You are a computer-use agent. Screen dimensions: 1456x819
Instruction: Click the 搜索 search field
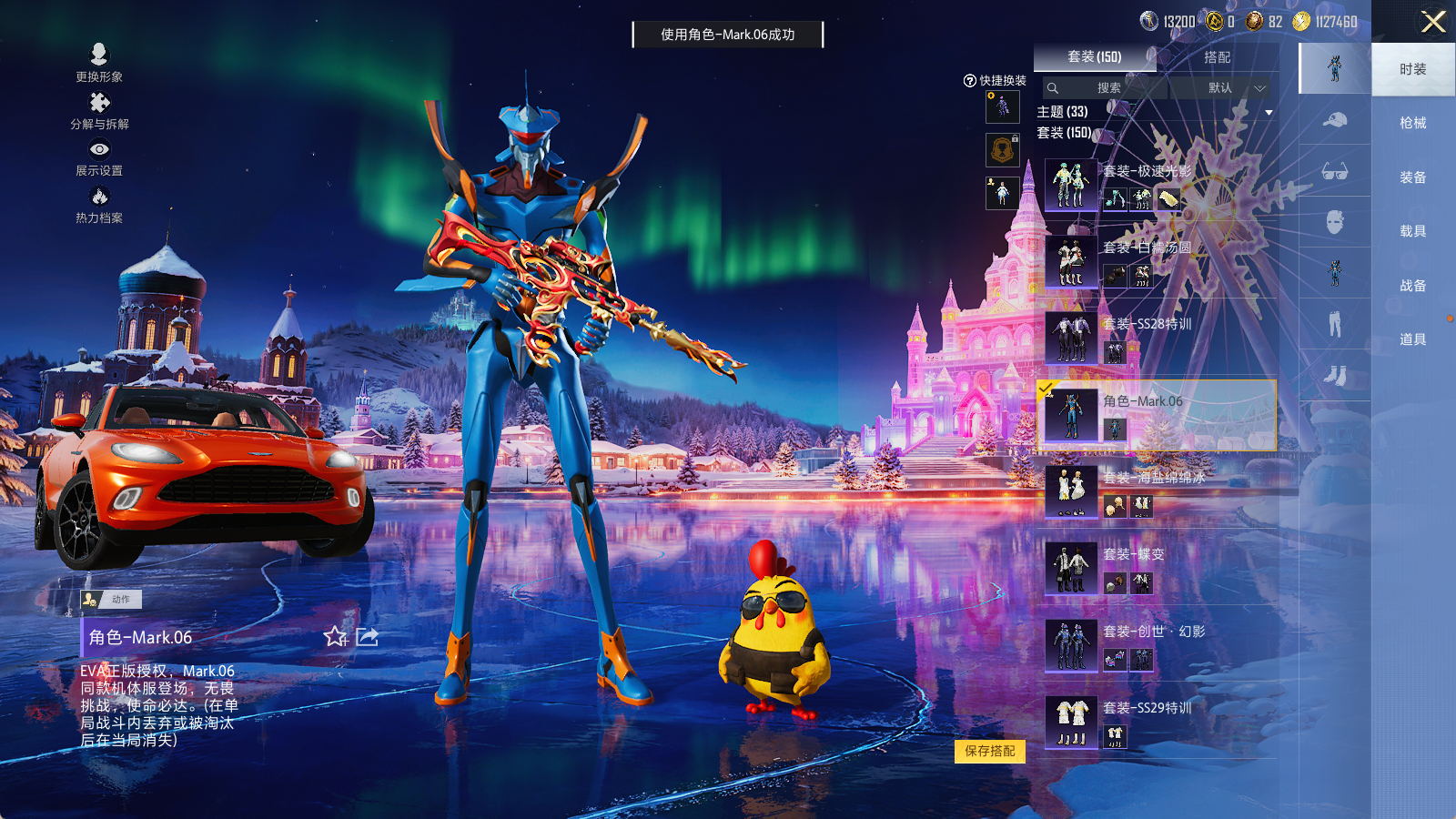pos(1105,88)
